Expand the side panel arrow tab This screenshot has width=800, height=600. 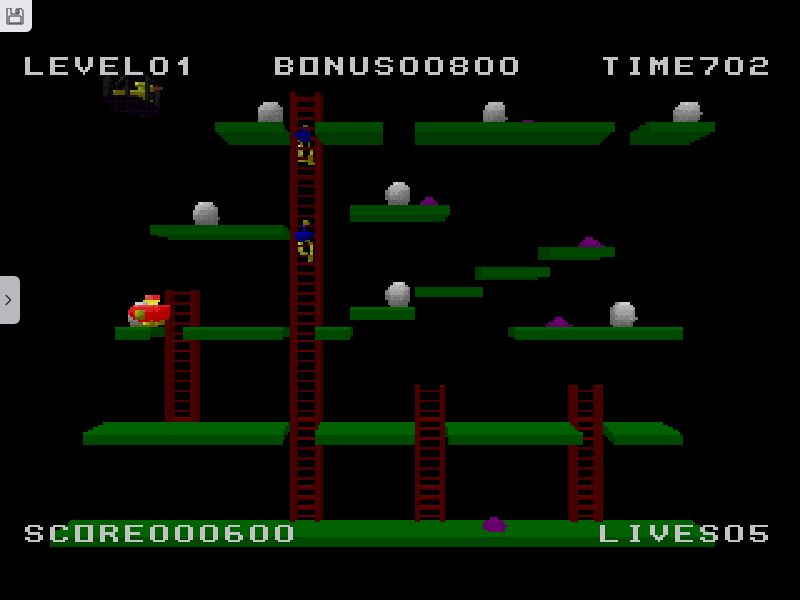coord(9,299)
